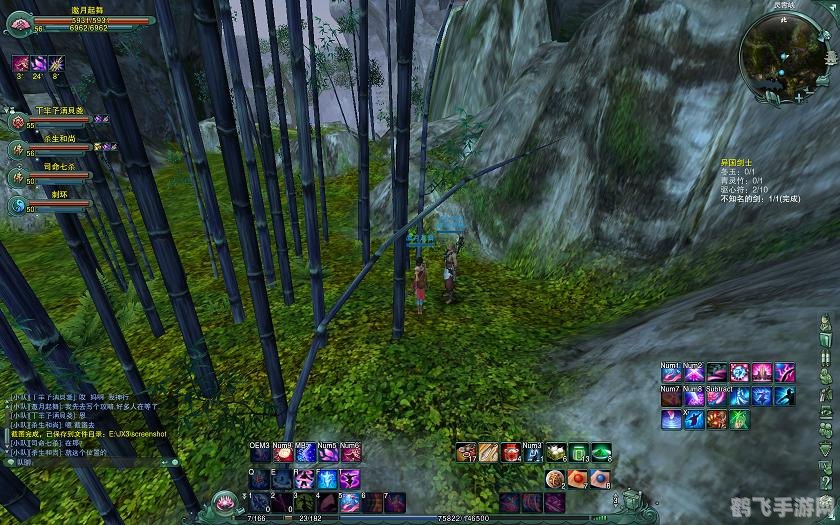Activate the Subtract-bound skill icon
Screen dimensions: 840x525
716,396
